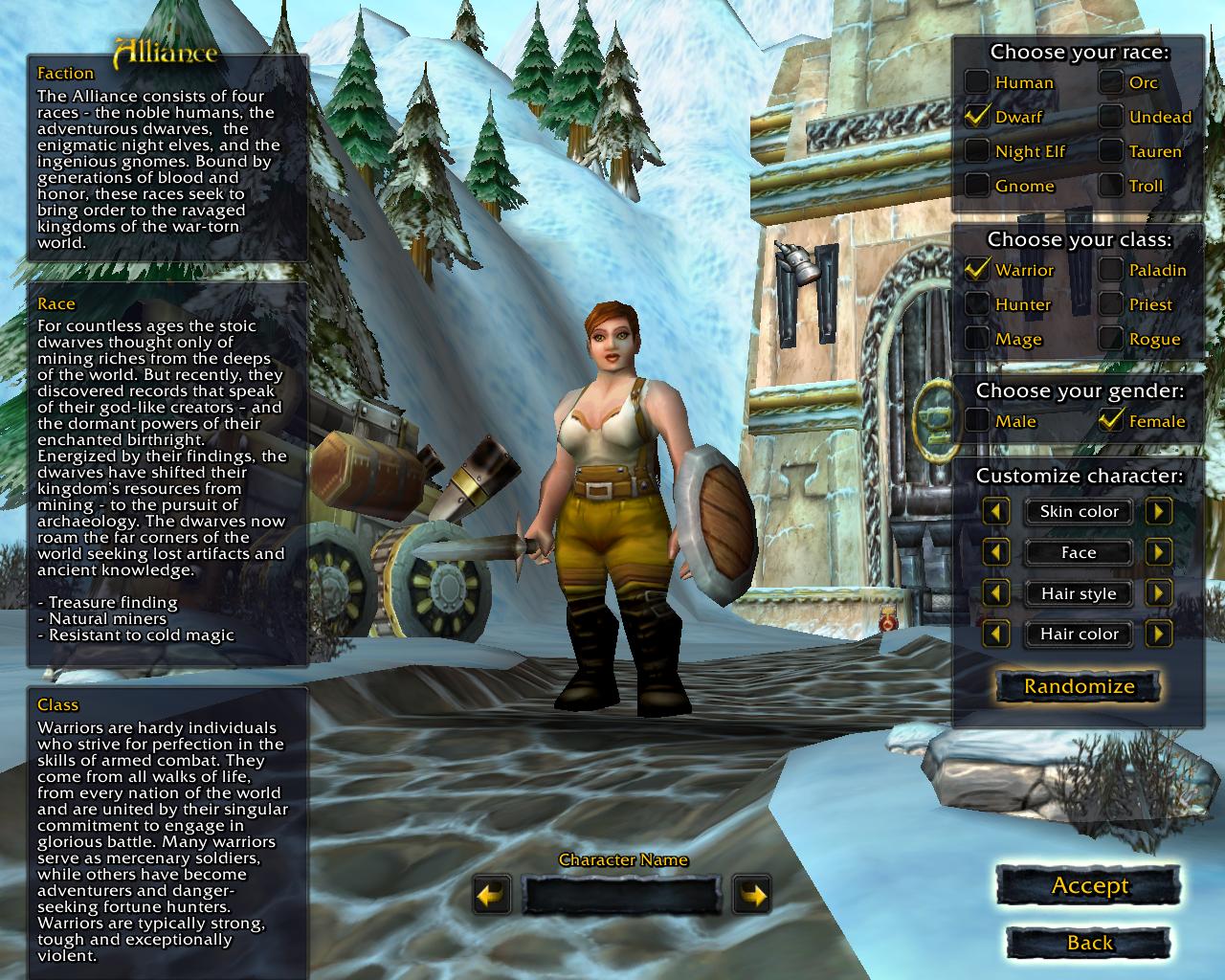Choose the Paladin class
Image resolution: width=1225 pixels, height=980 pixels.
pyautogui.click(x=1111, y=270)
